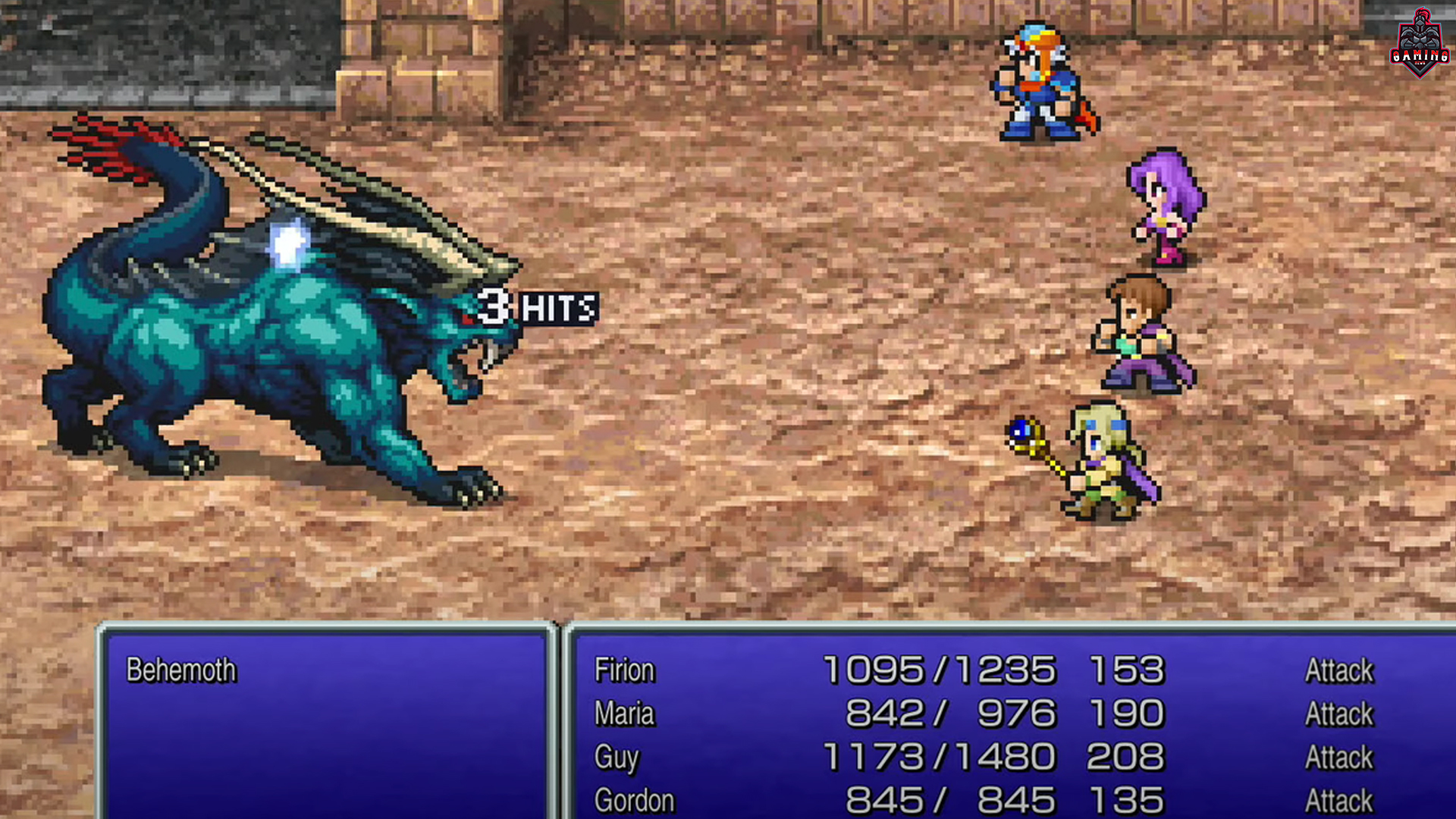Select Behemoth in the enemy list
This screenshot has height=819, width=1456.
(181, 670)
